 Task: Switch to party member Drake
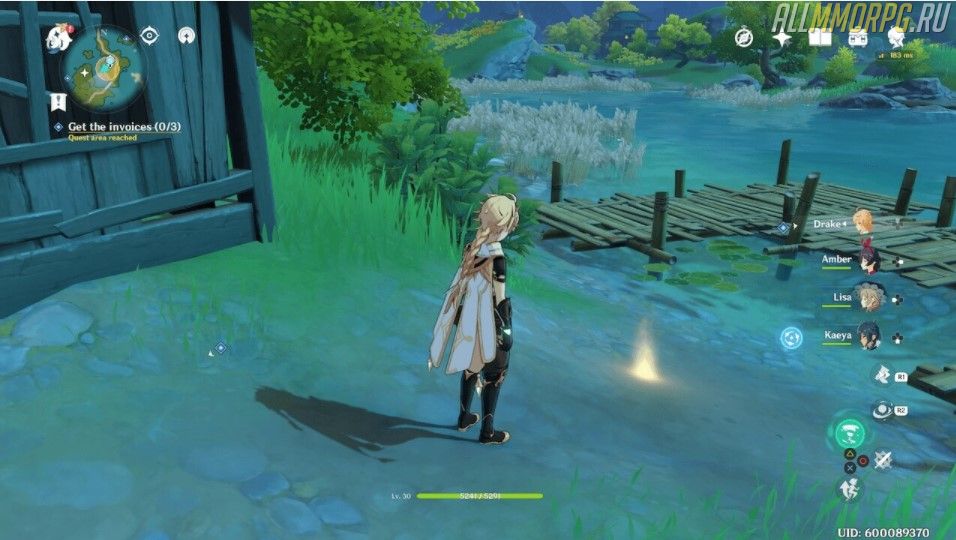[x=862, y=223]
